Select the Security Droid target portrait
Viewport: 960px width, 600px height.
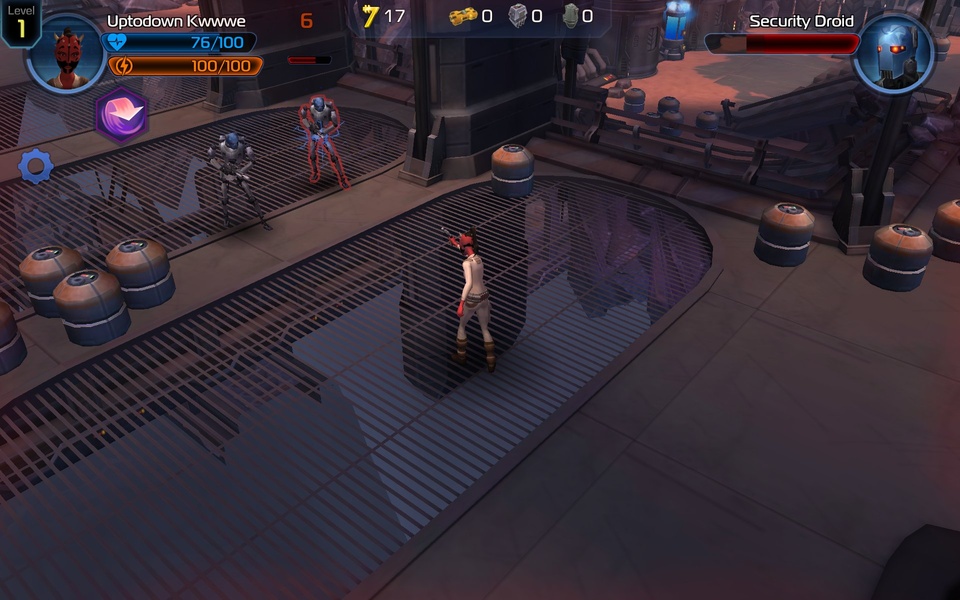click(x=893, y=54)
